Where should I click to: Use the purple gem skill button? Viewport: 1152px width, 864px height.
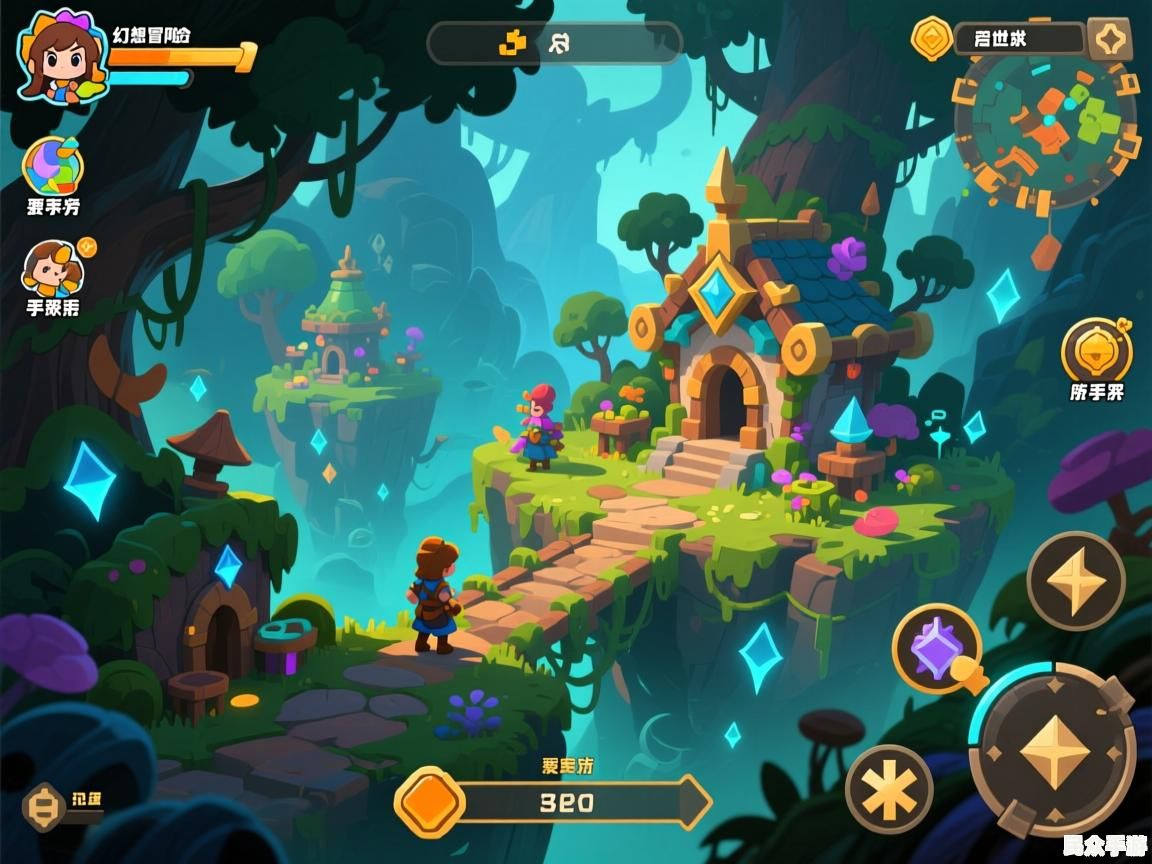pyautogui.click(x=937, y=649)
